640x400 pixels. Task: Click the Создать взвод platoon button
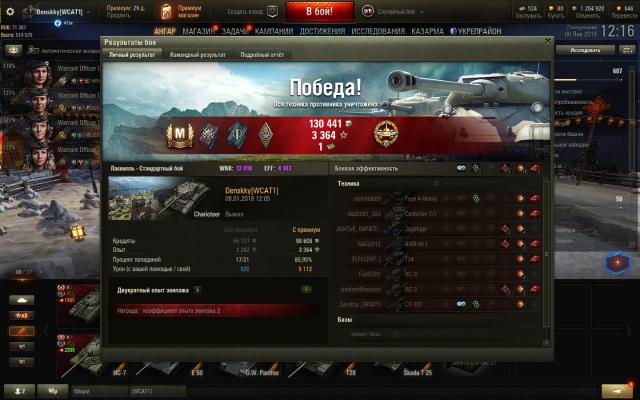tap(243, 10)
